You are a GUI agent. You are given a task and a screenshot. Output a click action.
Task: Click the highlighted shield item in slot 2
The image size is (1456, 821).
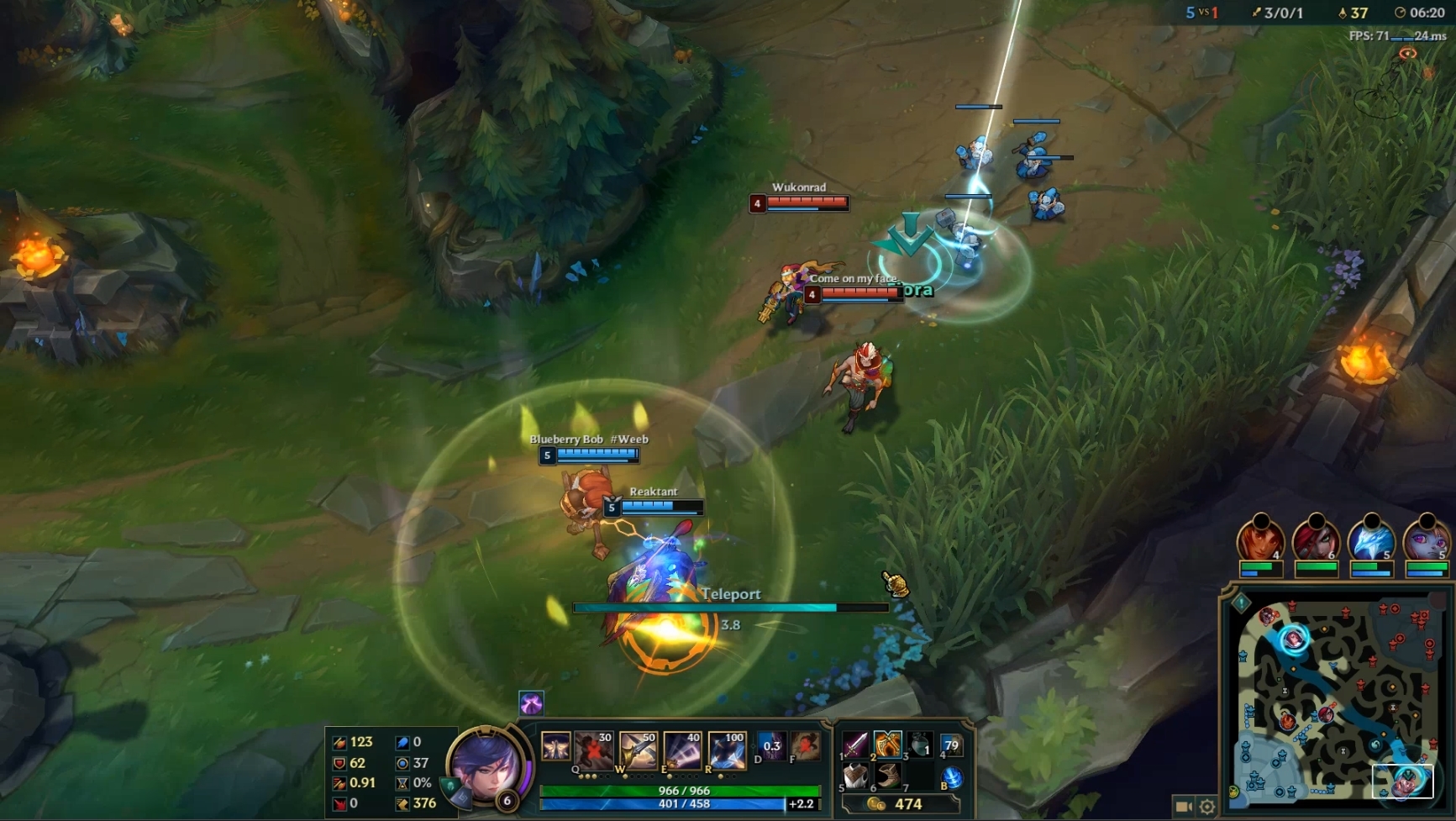coord(887,745)
